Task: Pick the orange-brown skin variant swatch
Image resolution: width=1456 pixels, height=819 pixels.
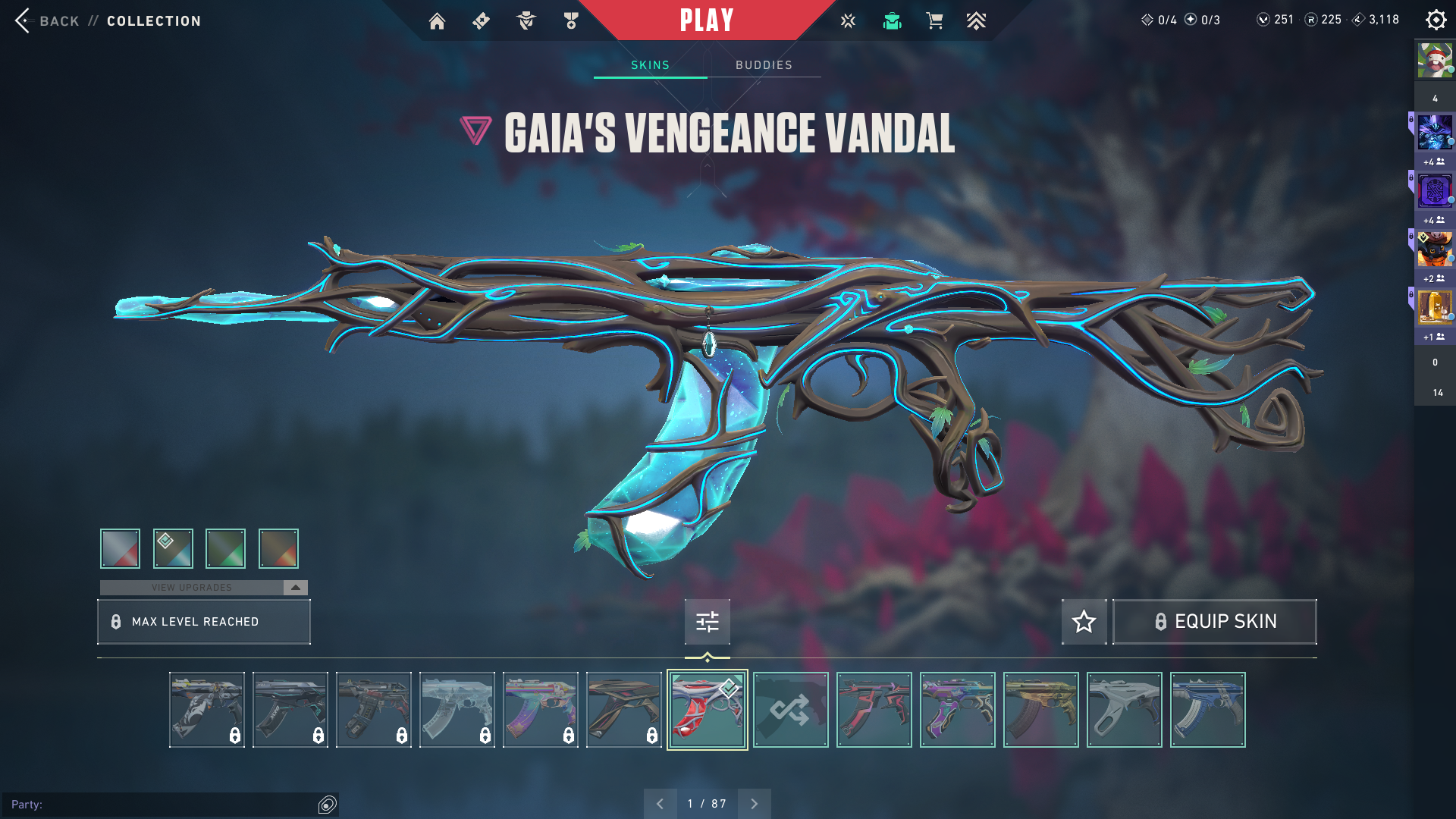Action: (x=278, y=548)
